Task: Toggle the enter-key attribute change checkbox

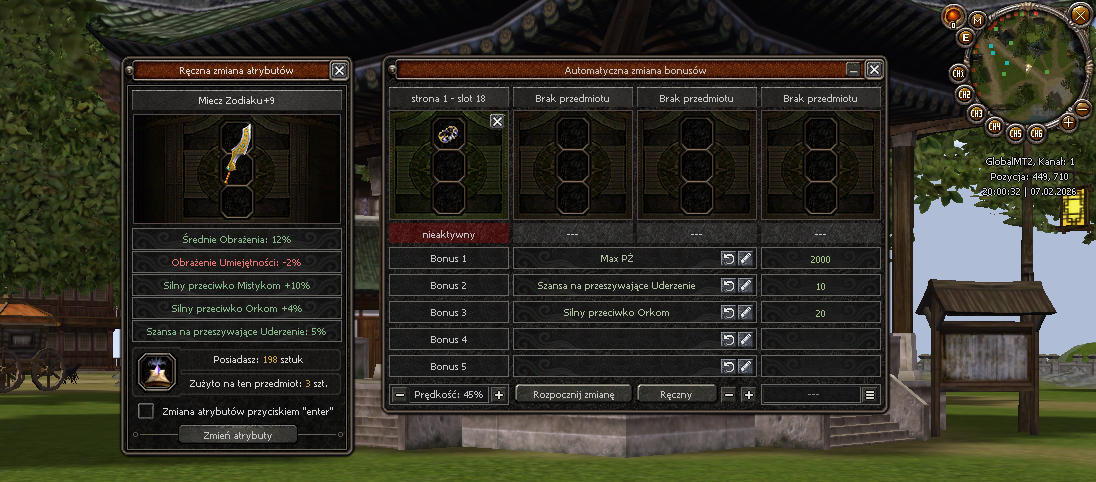Action: (146, 411)
